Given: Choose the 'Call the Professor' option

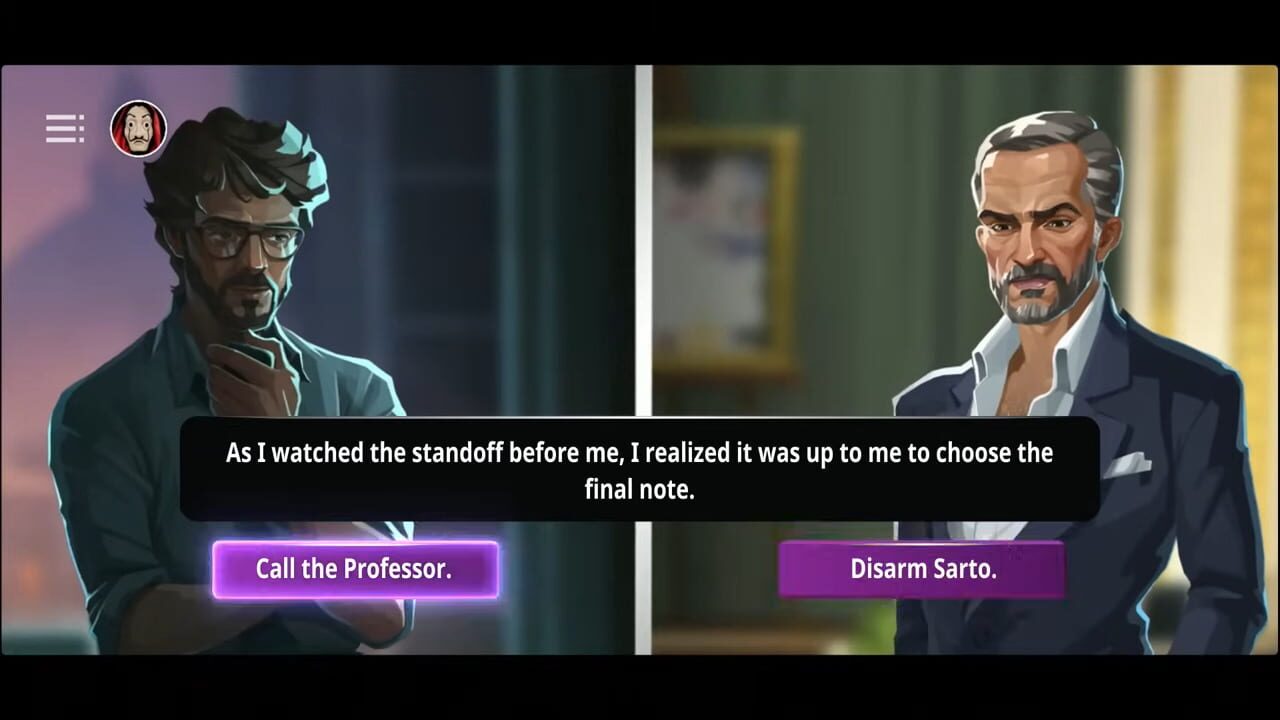Looking at the screenshot, I should pyautogui.click(x=355, y=568).
